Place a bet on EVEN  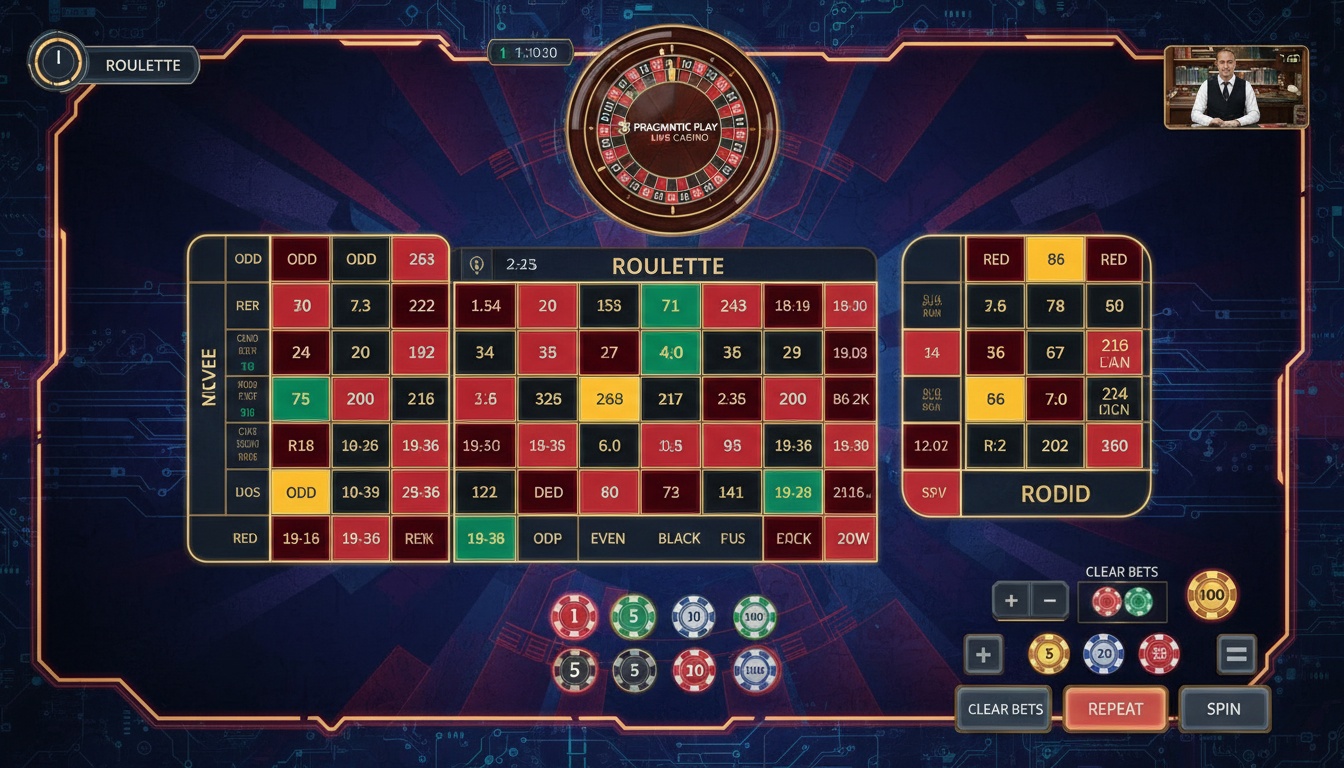pyautogui.click(x=608, y=538)
